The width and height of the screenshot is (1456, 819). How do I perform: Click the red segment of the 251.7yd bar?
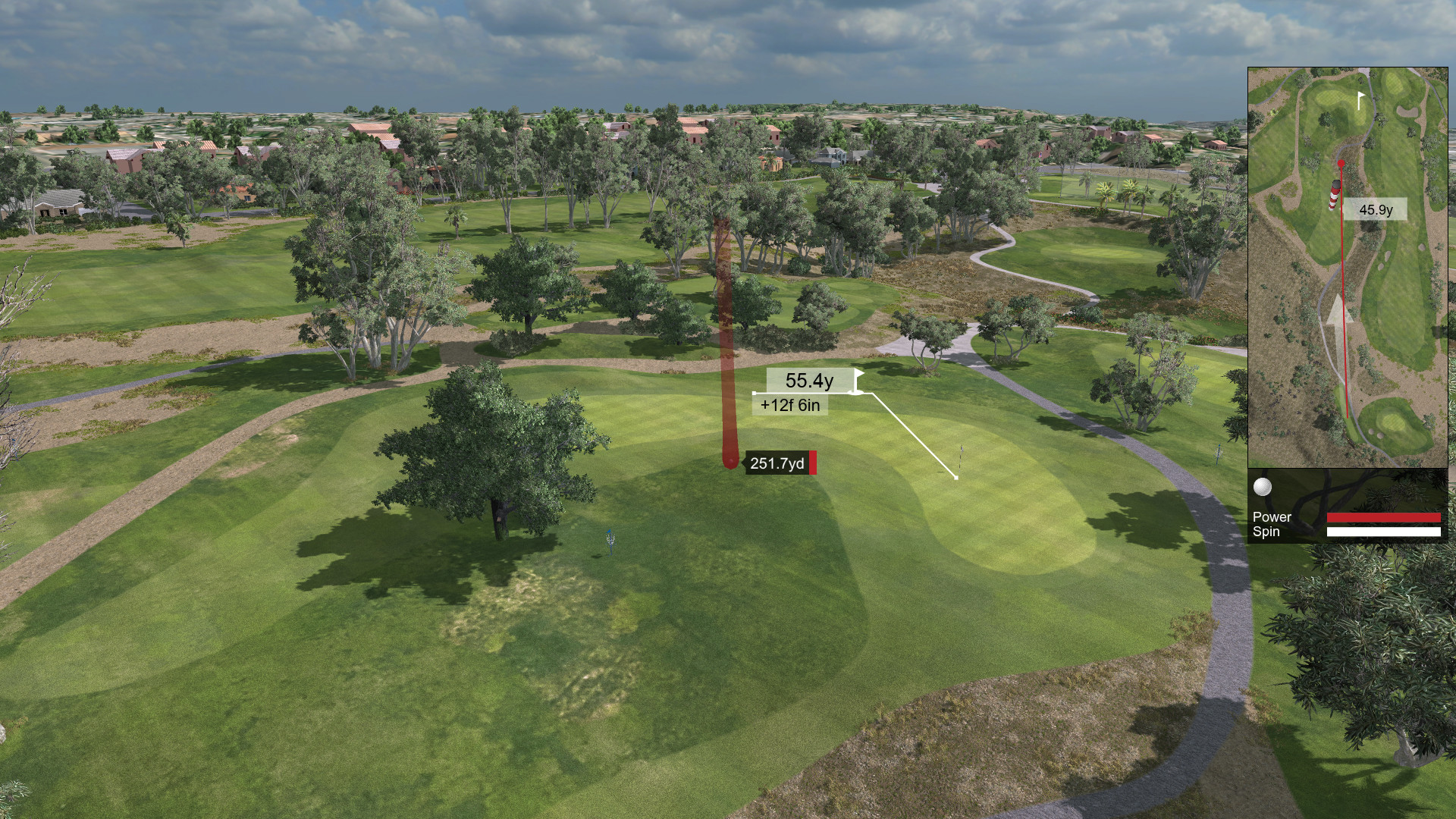[813, 463]
